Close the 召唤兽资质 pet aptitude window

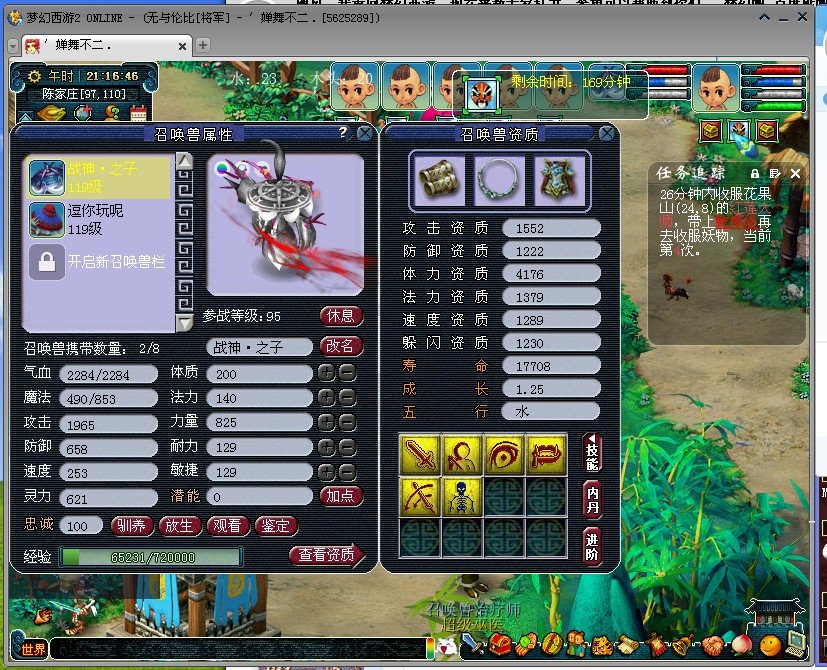607,133
